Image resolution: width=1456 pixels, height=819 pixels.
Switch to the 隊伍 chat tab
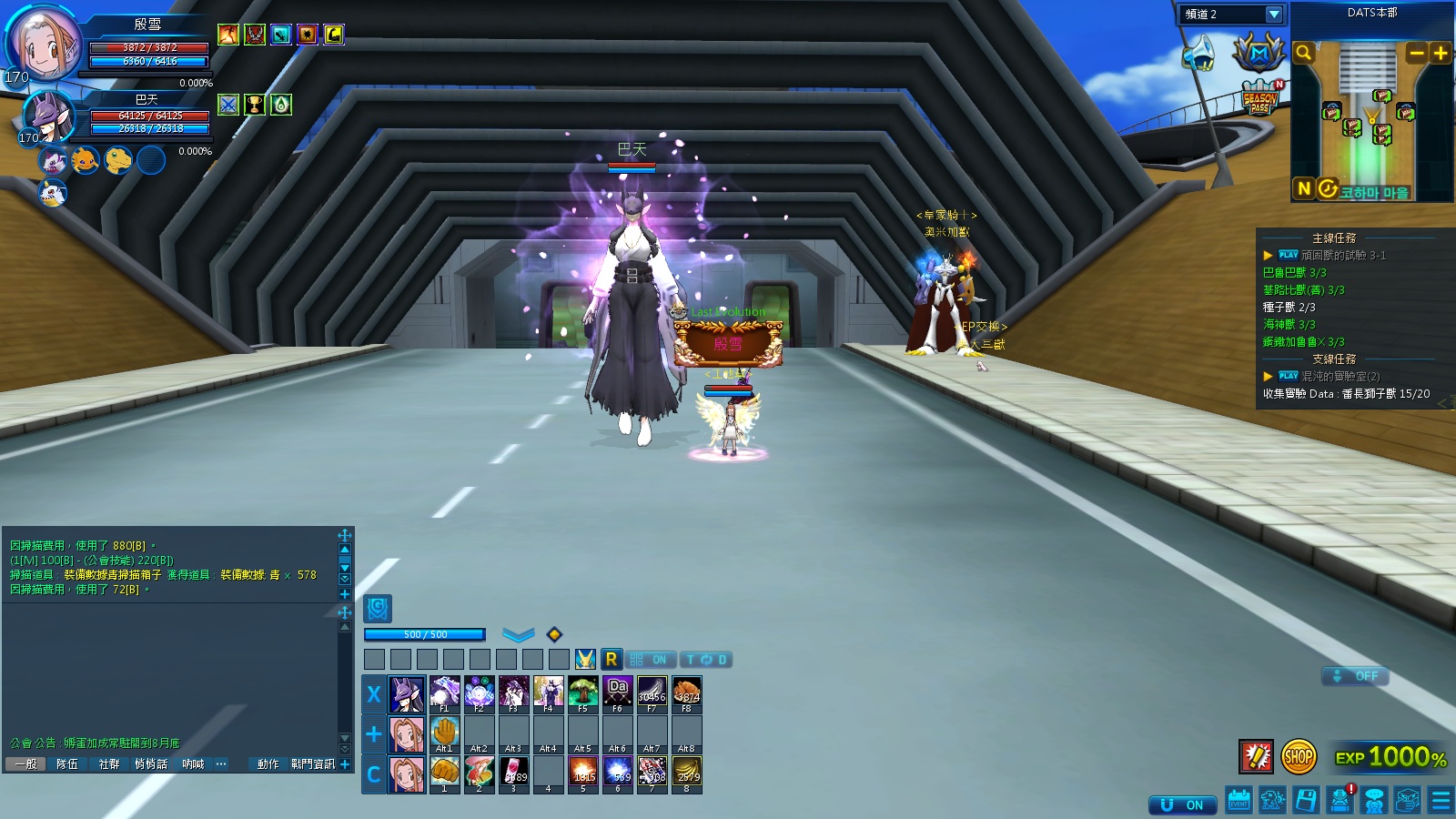[x=67, y=764]
